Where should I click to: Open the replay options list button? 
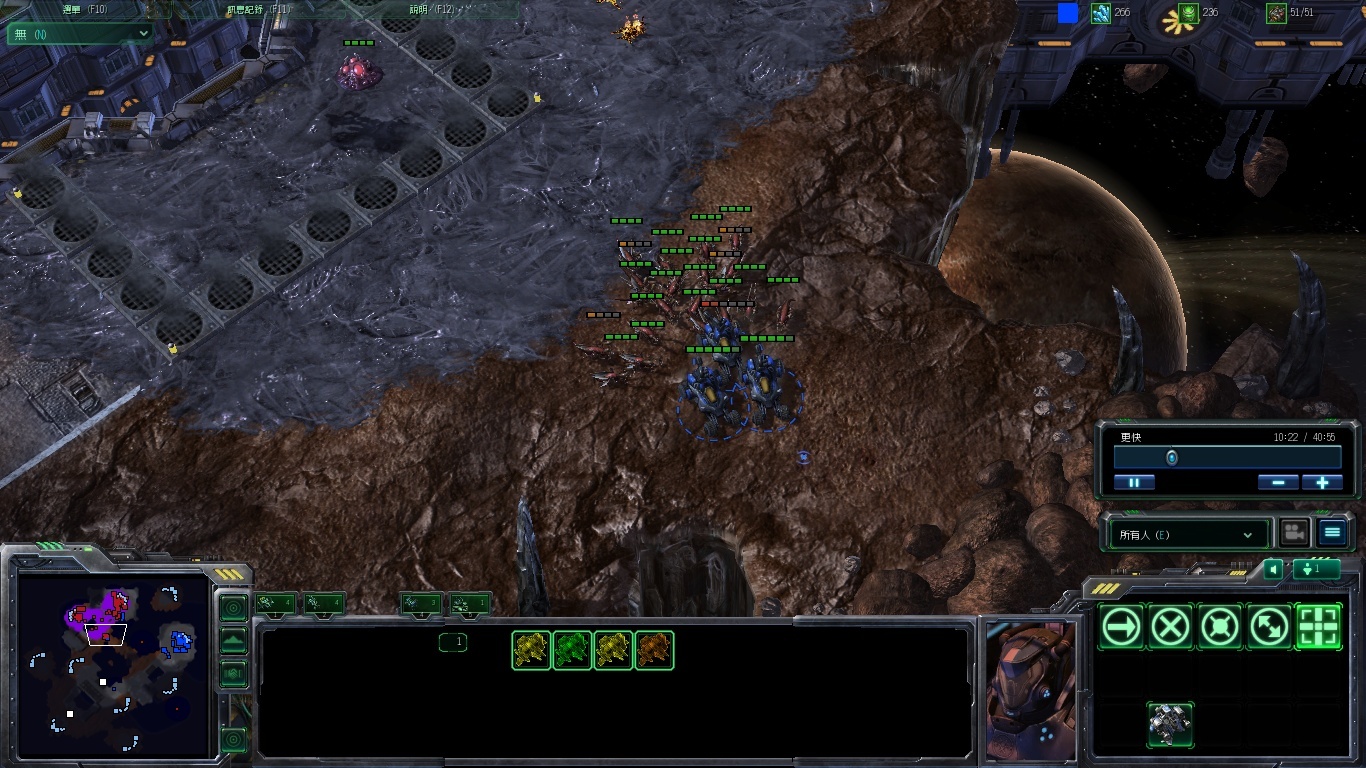[1331, 533]
